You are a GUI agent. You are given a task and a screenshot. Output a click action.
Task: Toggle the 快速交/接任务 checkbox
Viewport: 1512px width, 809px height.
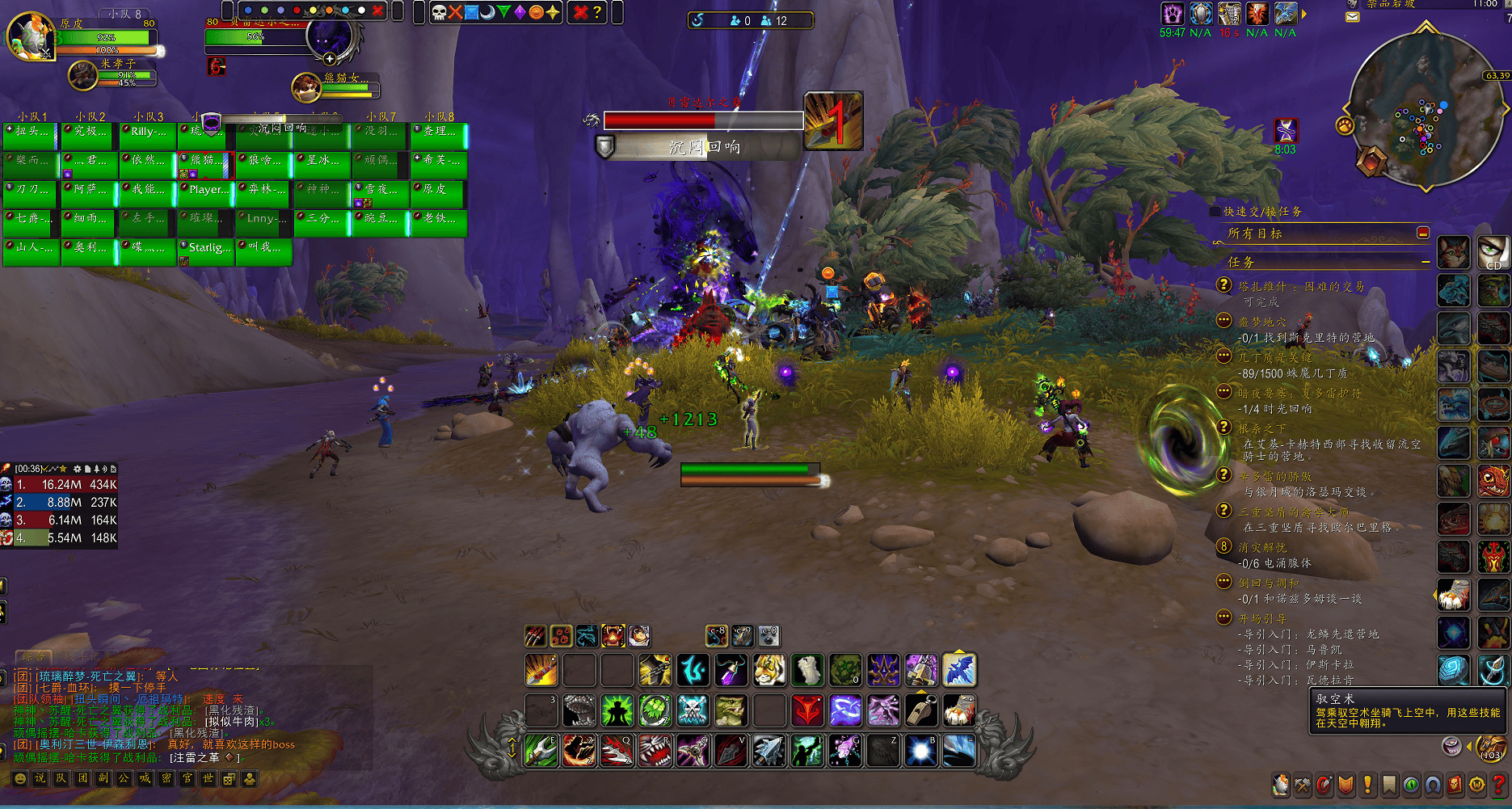[x=1215, y=212]
